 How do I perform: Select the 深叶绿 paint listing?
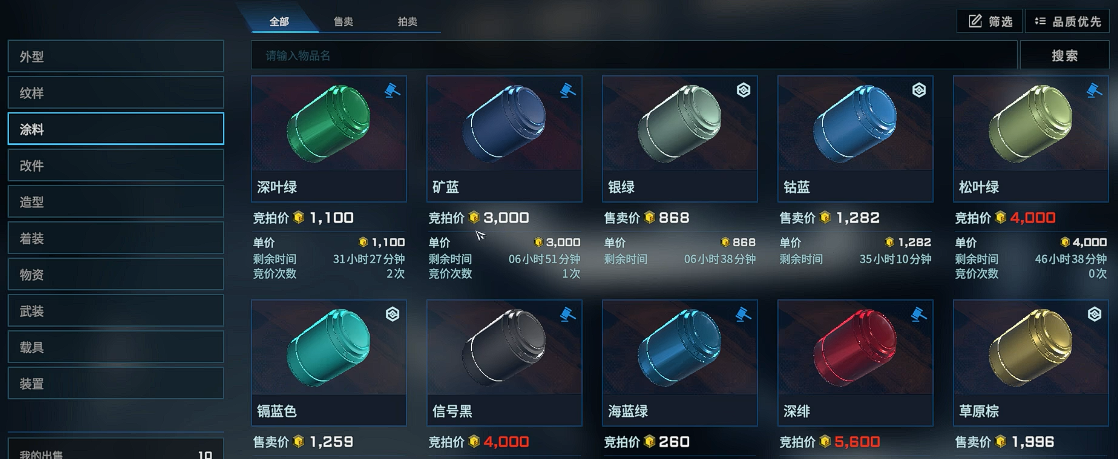[x=329, y=138]
